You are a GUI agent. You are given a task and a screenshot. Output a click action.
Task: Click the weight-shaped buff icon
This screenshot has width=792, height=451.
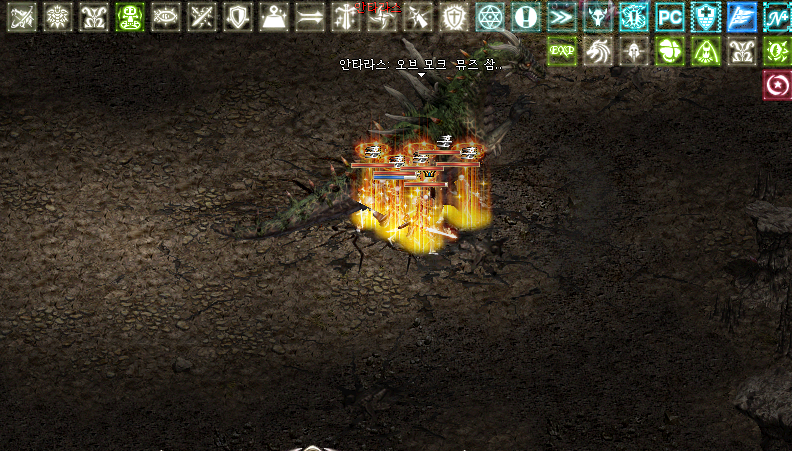point(274,16)
